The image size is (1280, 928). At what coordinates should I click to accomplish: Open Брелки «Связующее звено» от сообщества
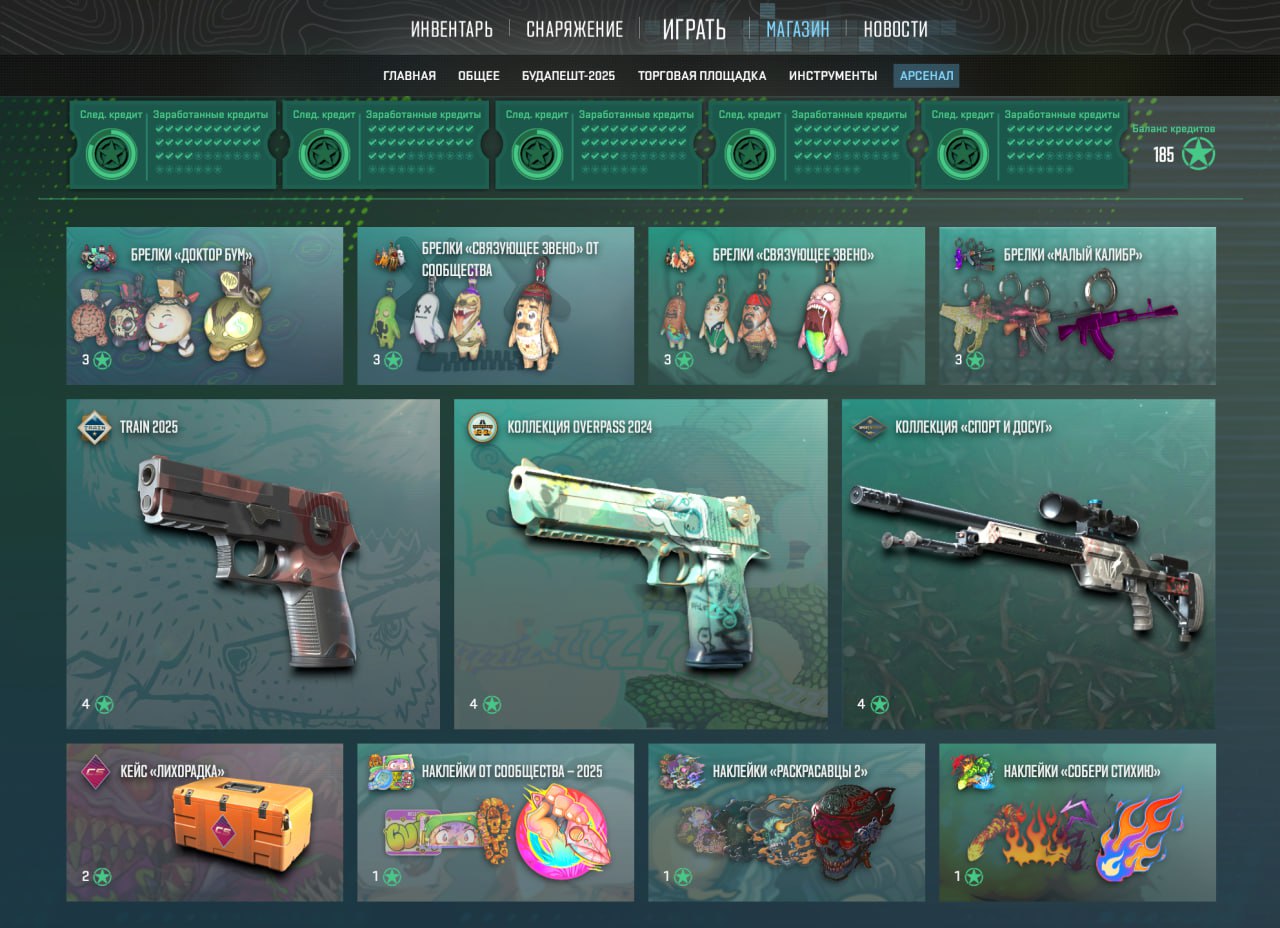pos(495,306)
